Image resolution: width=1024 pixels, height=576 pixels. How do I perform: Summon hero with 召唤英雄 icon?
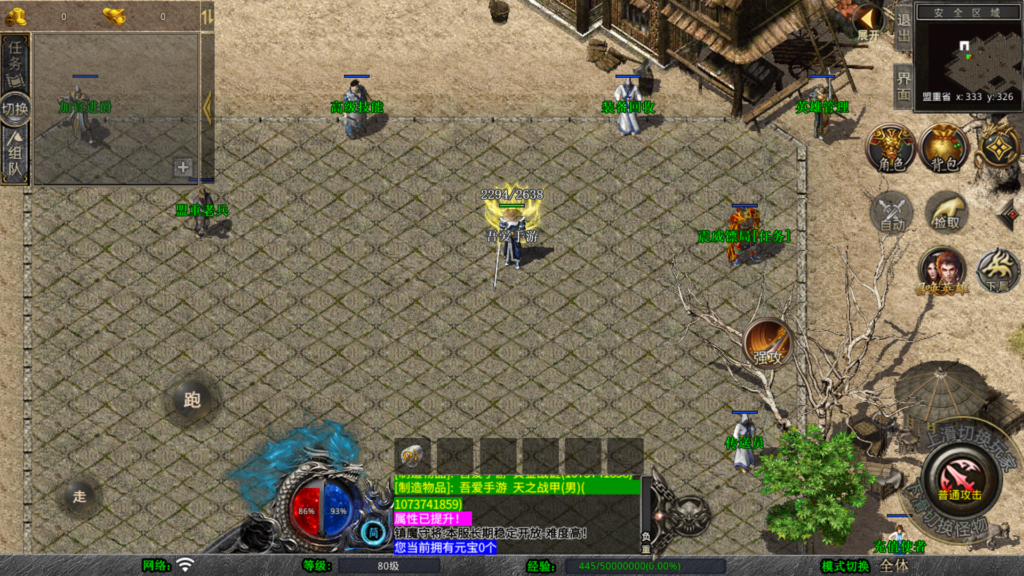point(941,271)
